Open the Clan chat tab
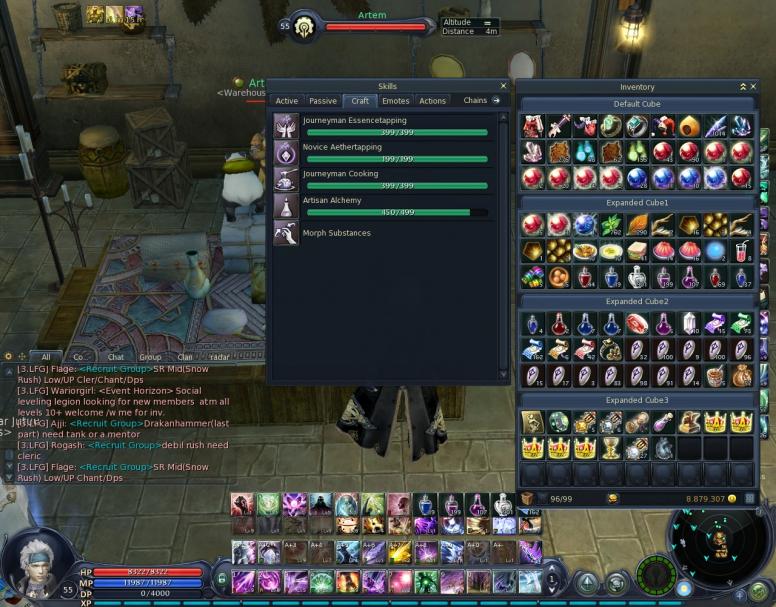Screen dimensions: 776x607 [185, 357]
